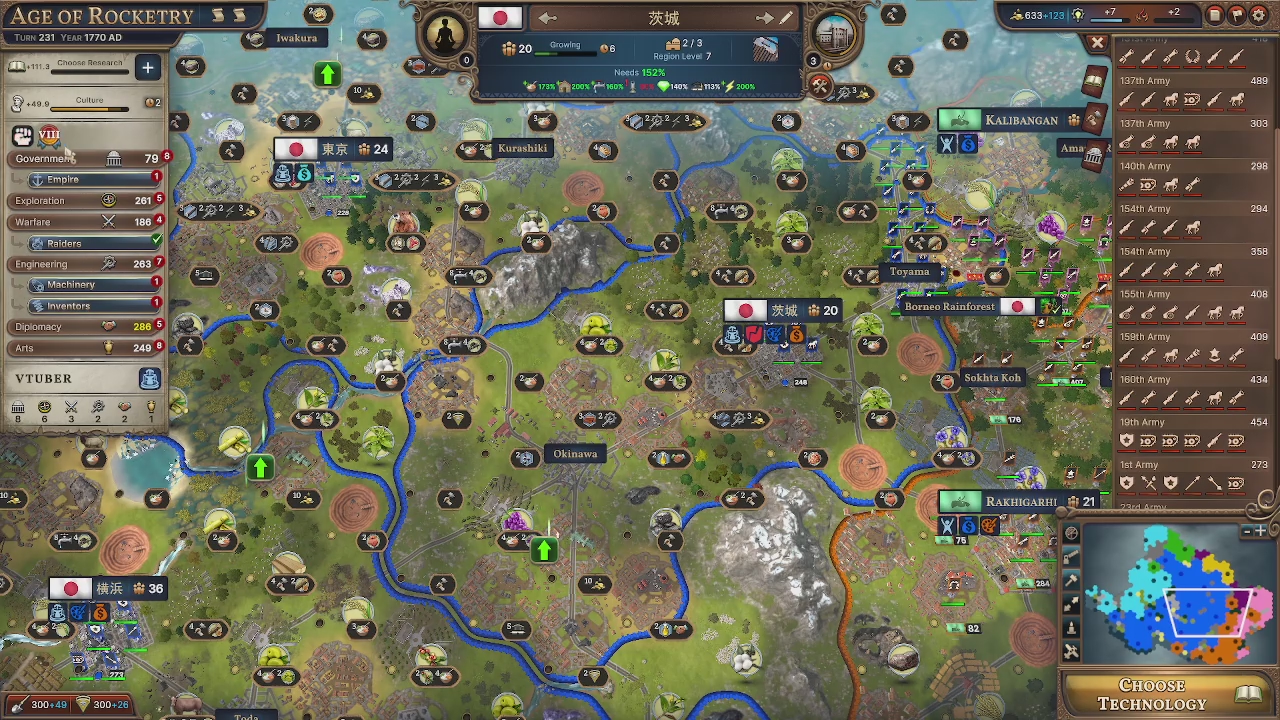Viewport: 1280px width, 720px height.
Task: Zoom in the minimap with plus
Action: 1262,531
